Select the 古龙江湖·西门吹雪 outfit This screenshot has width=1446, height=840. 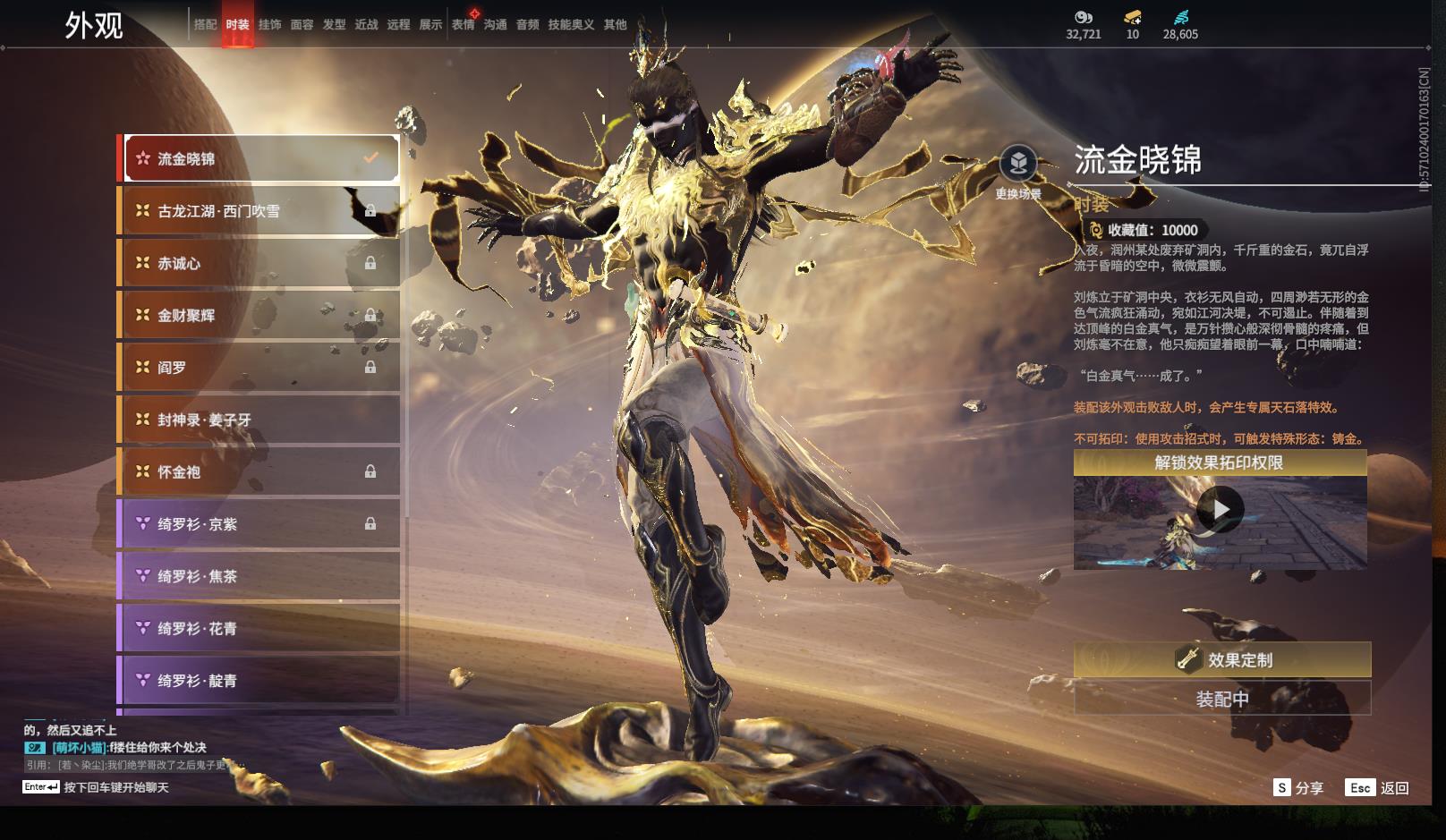259,211
